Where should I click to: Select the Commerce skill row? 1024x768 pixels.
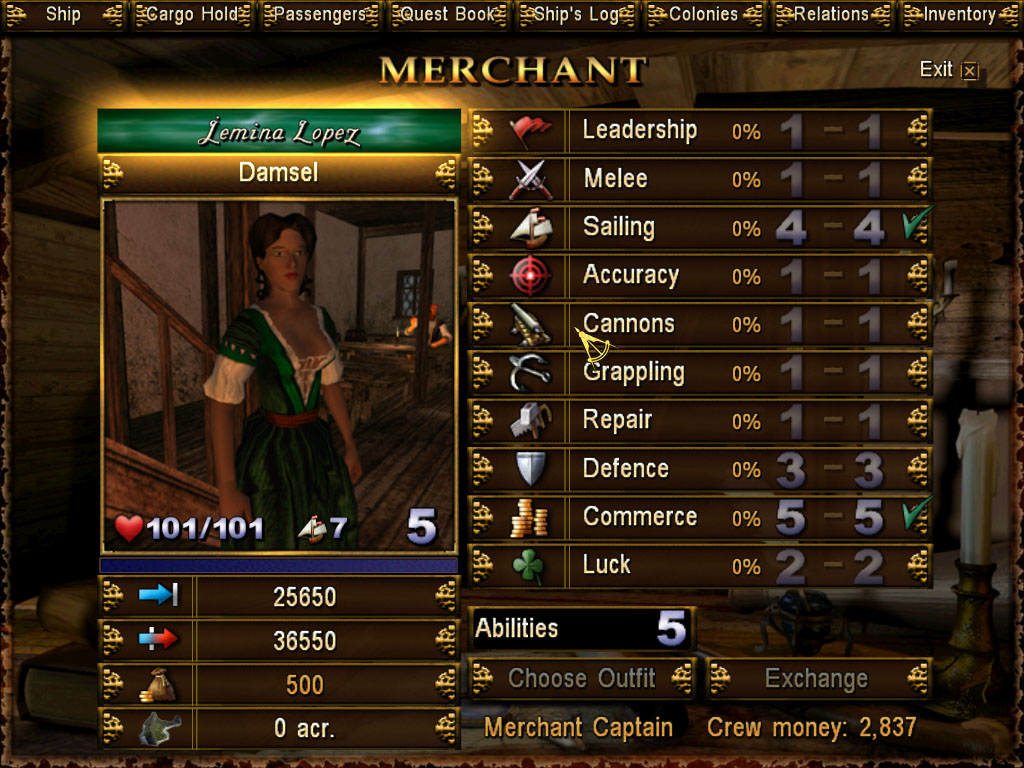point(700,517)
